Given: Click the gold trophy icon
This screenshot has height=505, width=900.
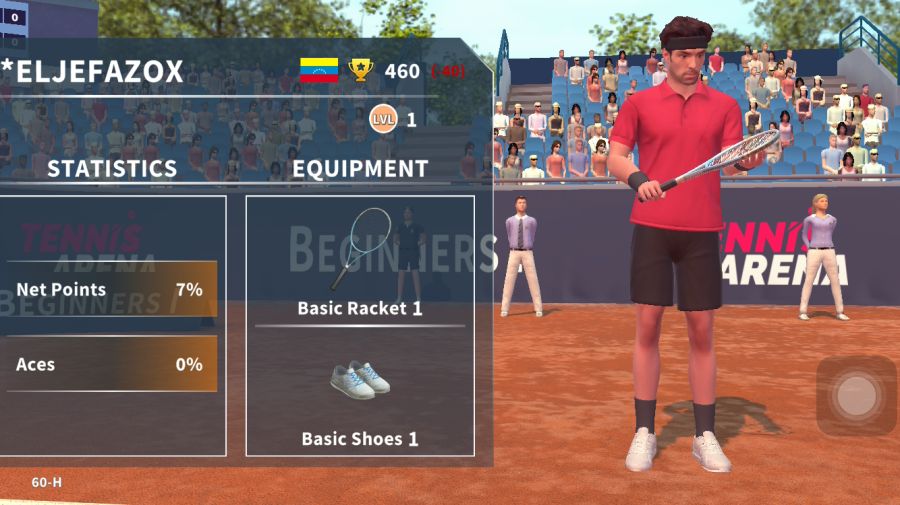Looking at the screenshot, I should (x=360, y=70).
